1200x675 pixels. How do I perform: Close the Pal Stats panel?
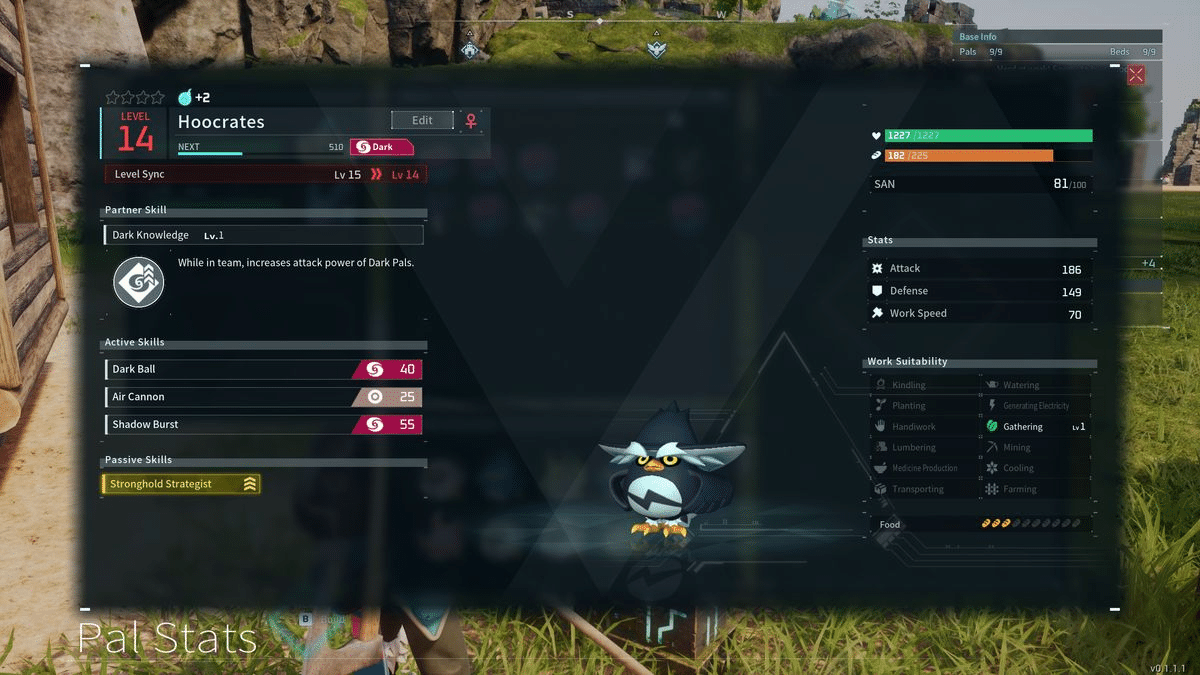pyautogui.click(x=1136, y=74)
